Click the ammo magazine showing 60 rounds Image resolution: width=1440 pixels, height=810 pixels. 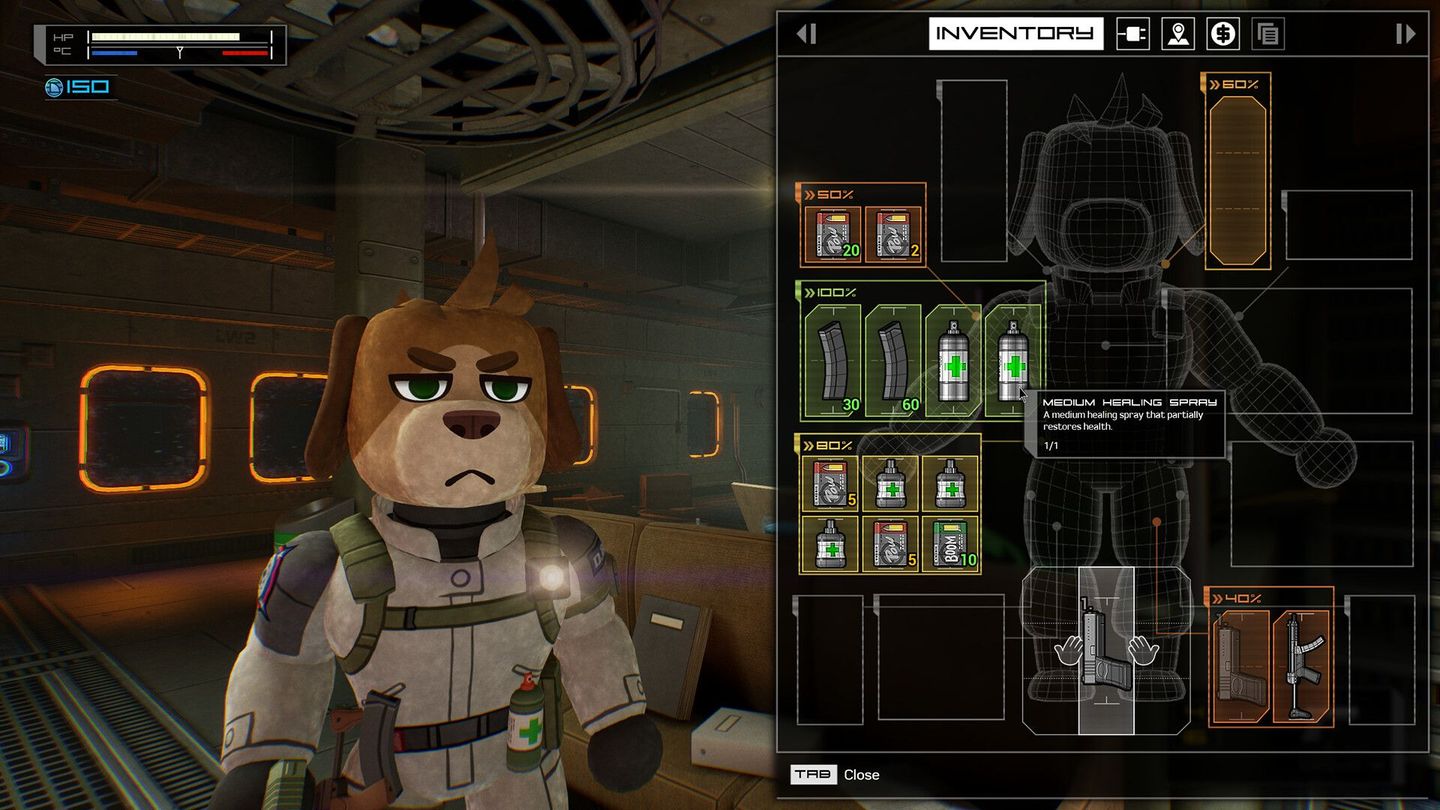pyautogui.click(x=891, y=360)
